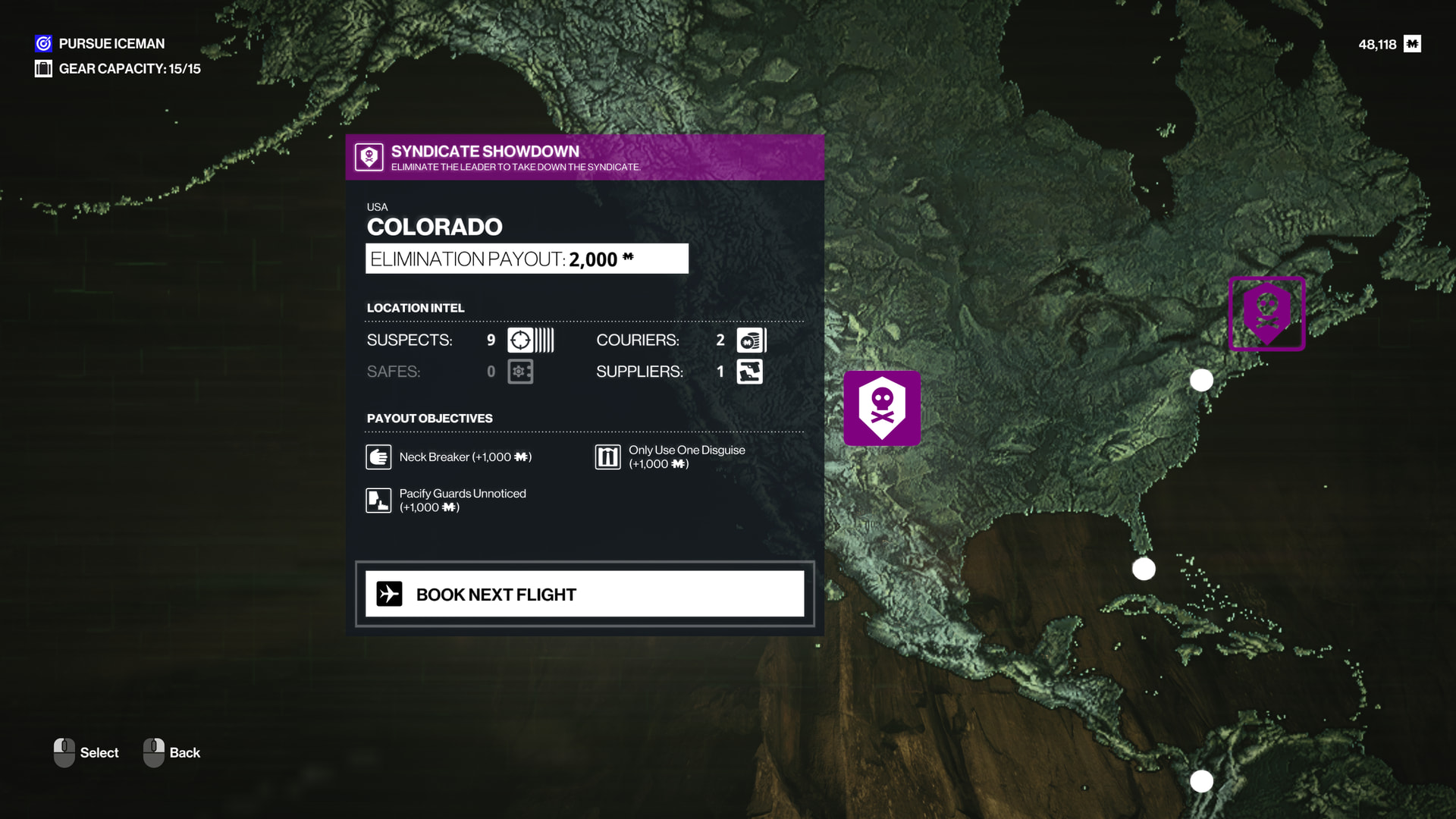Select the white location dot in South America
1456x819 pixels.
[x=1201, y=781]
